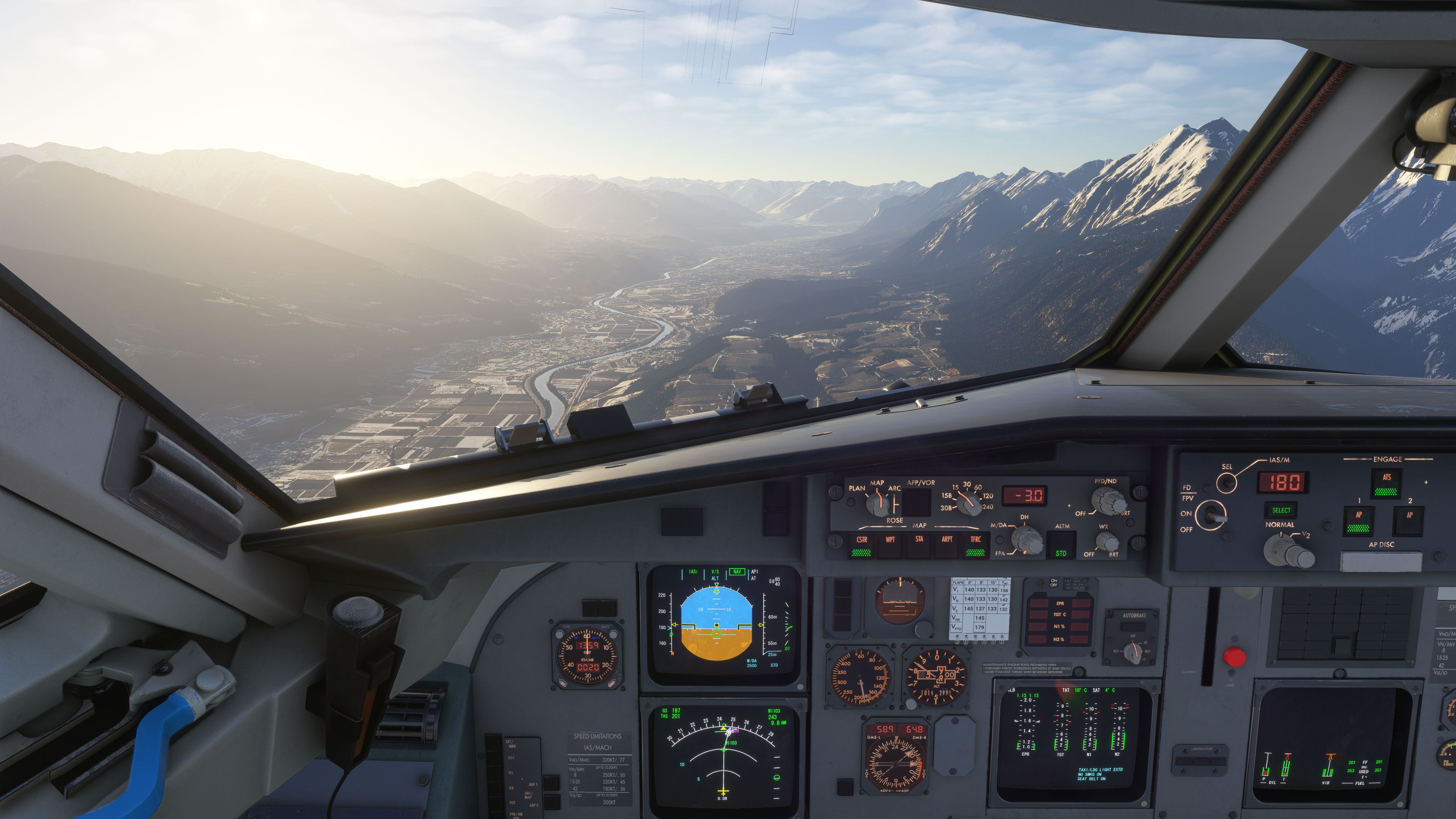Flip the FD ON/OFF switch
The height and width of the screenshot is (819, 1456).
pos(1211,515)
